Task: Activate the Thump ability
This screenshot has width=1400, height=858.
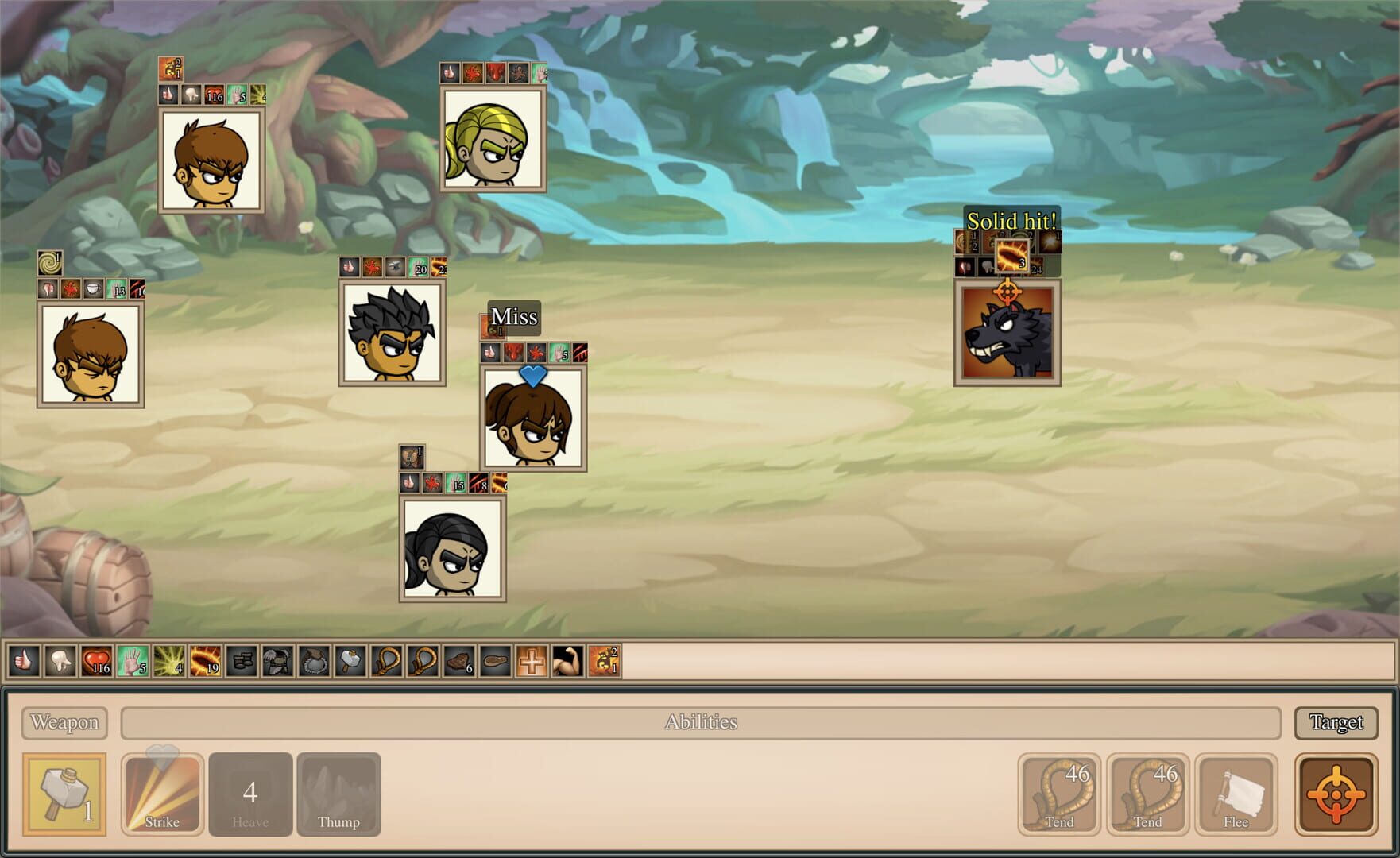Action: point(338,794)
